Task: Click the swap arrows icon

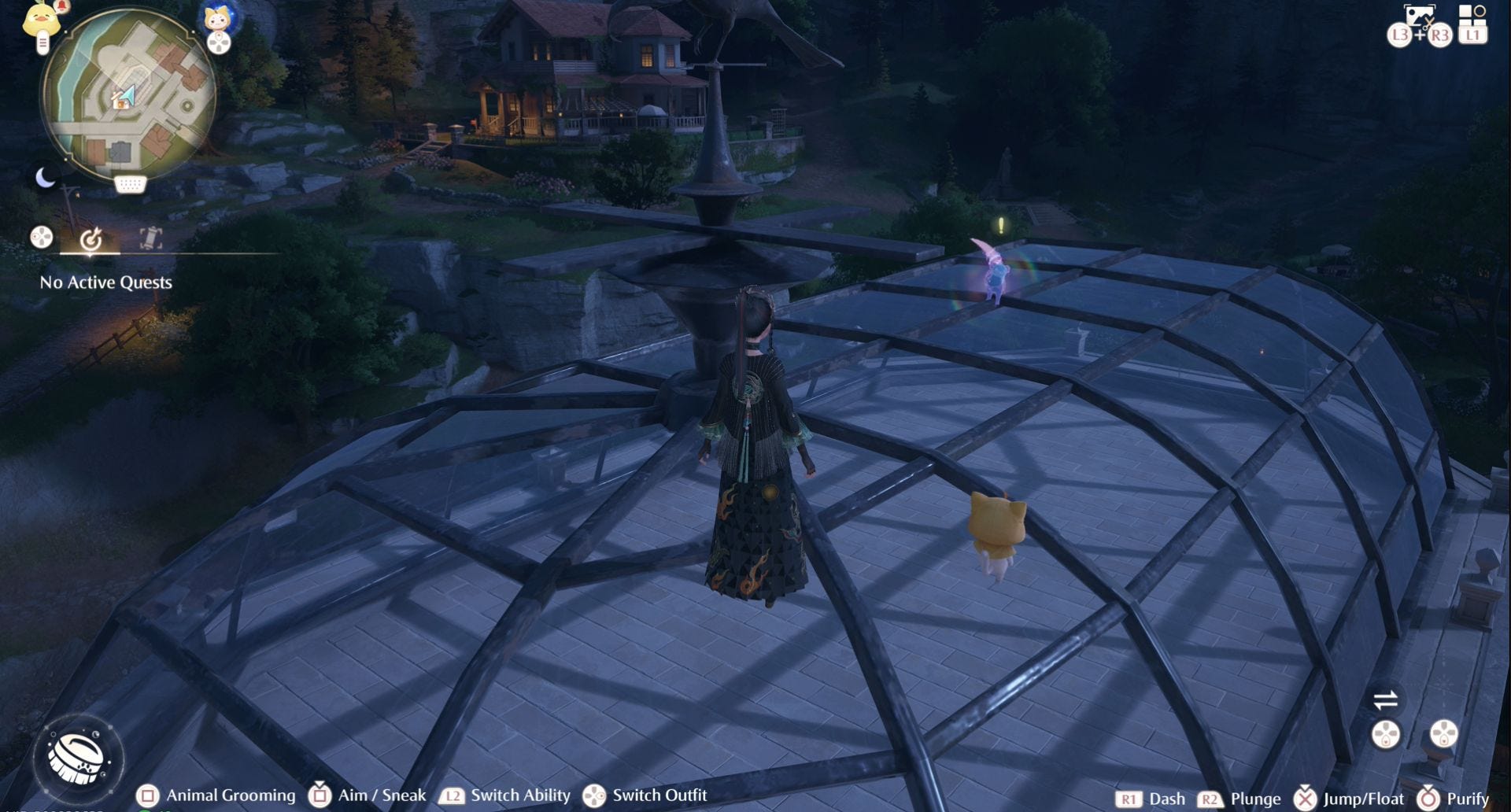Action: (1385, 699)
